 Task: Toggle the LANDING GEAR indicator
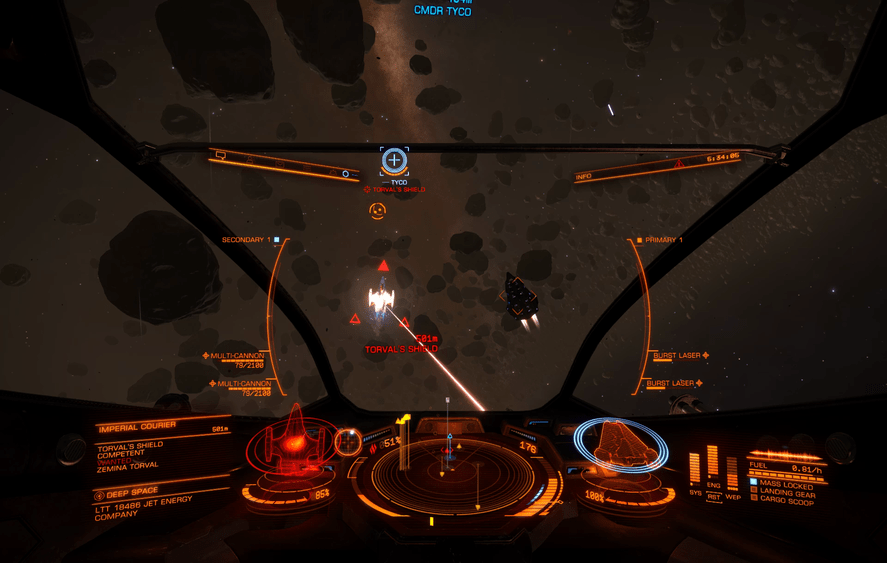coord(786,492)
